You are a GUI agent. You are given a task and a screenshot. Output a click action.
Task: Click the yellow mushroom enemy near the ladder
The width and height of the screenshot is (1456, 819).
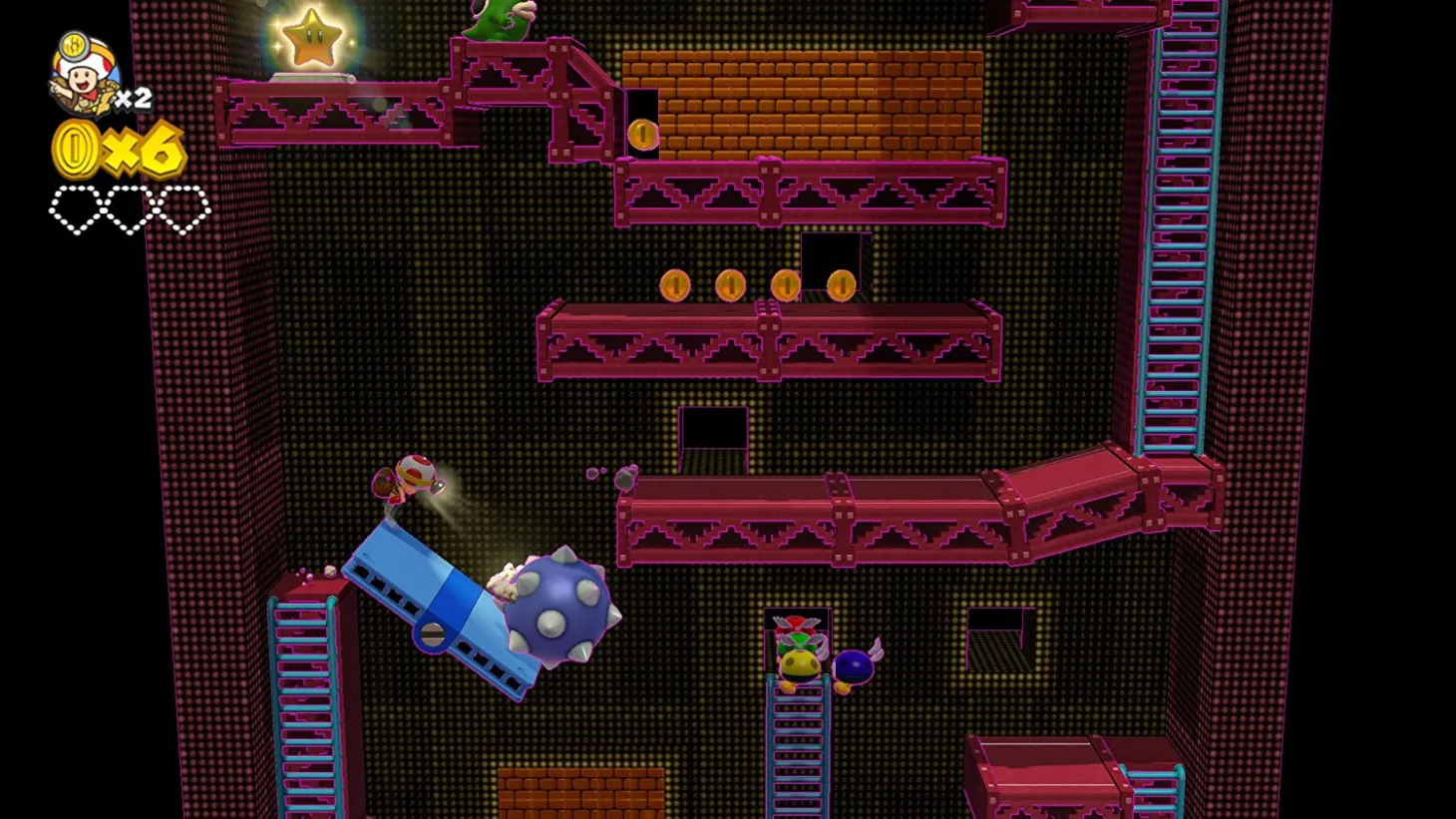click(798, 663)
